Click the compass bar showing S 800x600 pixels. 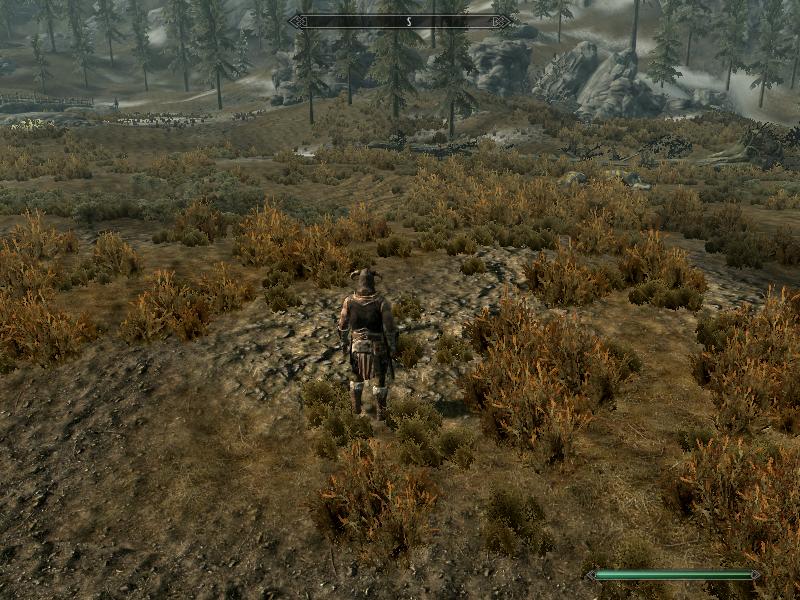(x=401, y=20)
